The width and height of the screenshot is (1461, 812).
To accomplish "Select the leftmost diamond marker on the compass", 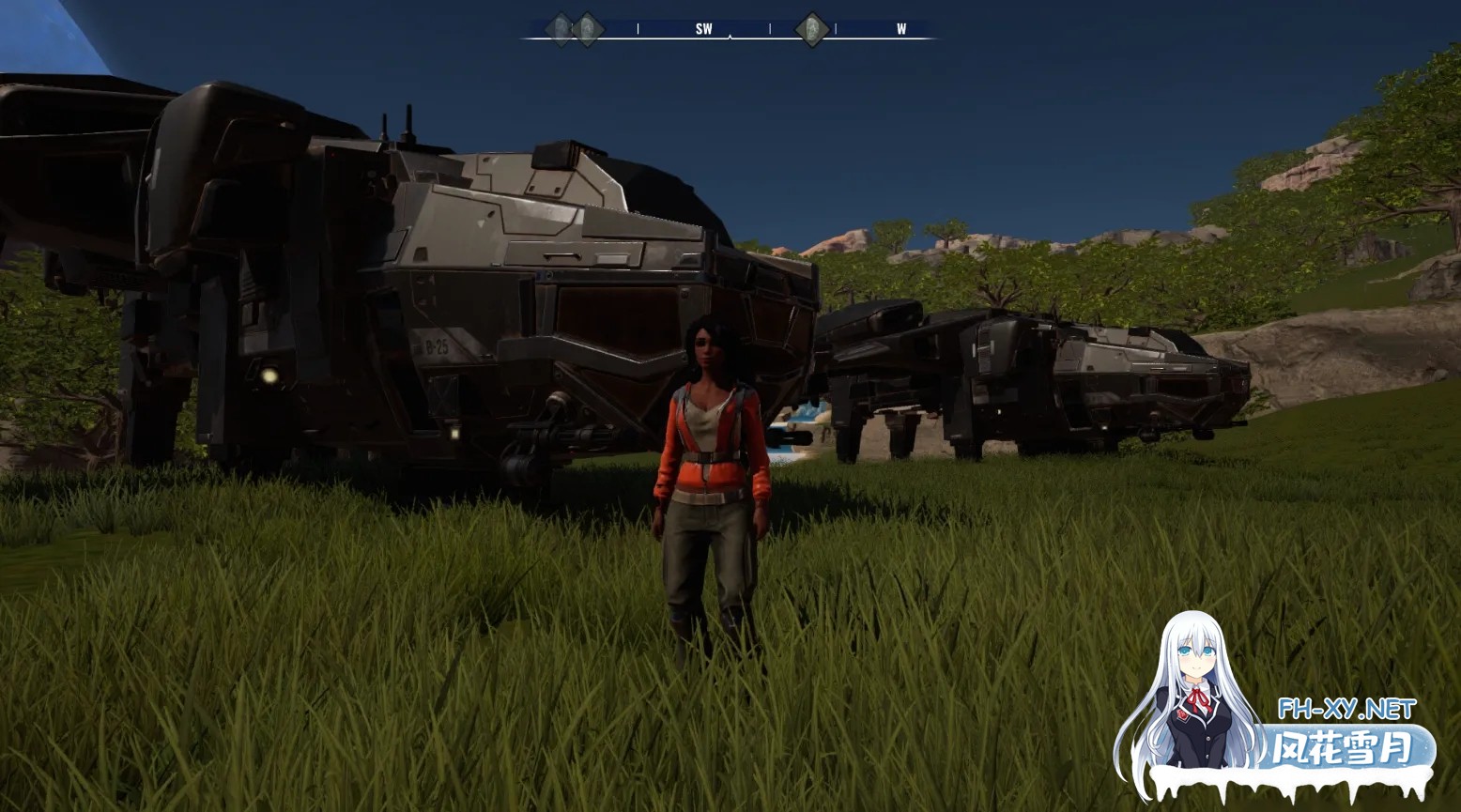I will [561, 29].
